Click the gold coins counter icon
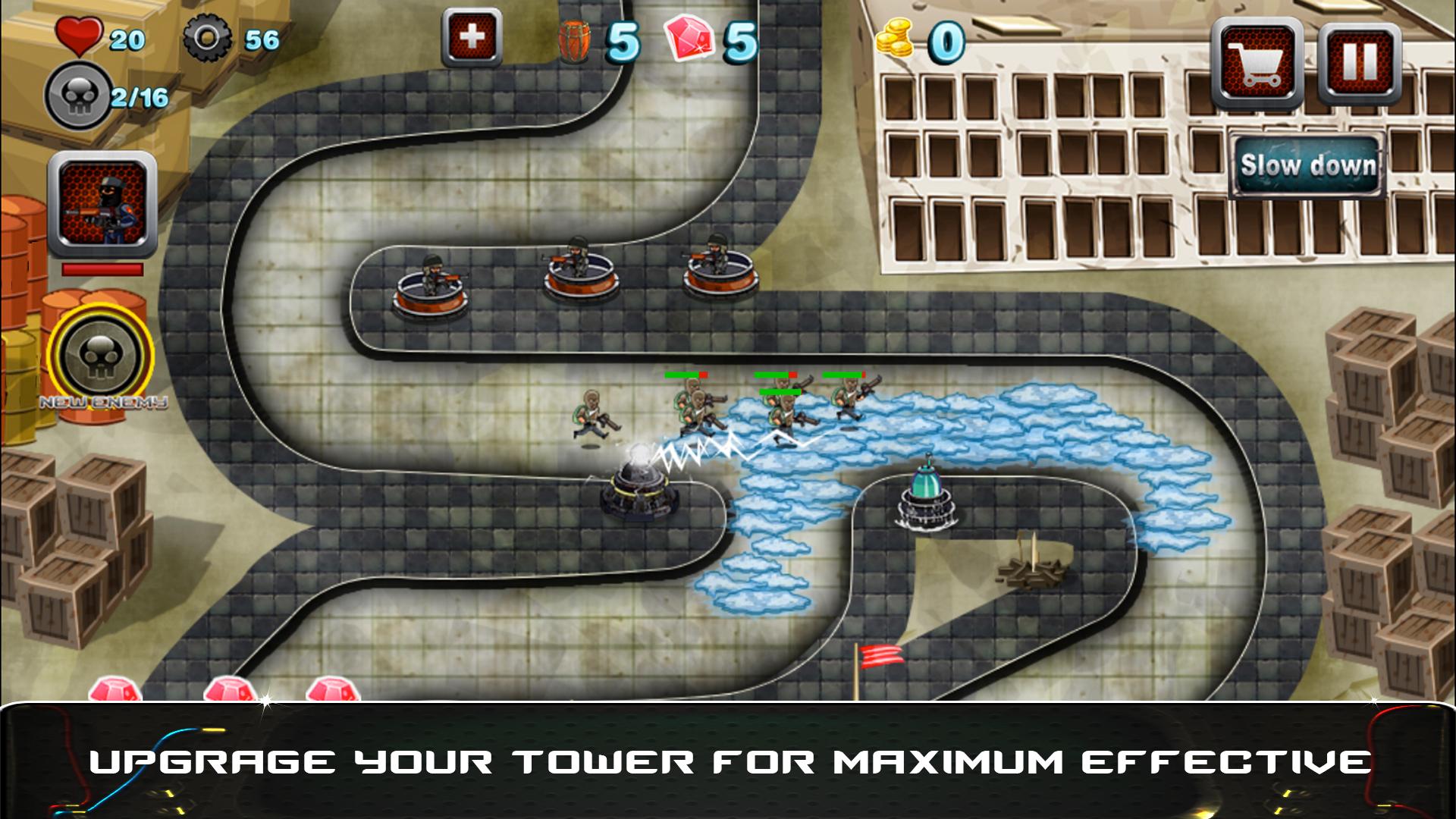The height and width of the screenshot is (819, 1456). click(895, 39)
